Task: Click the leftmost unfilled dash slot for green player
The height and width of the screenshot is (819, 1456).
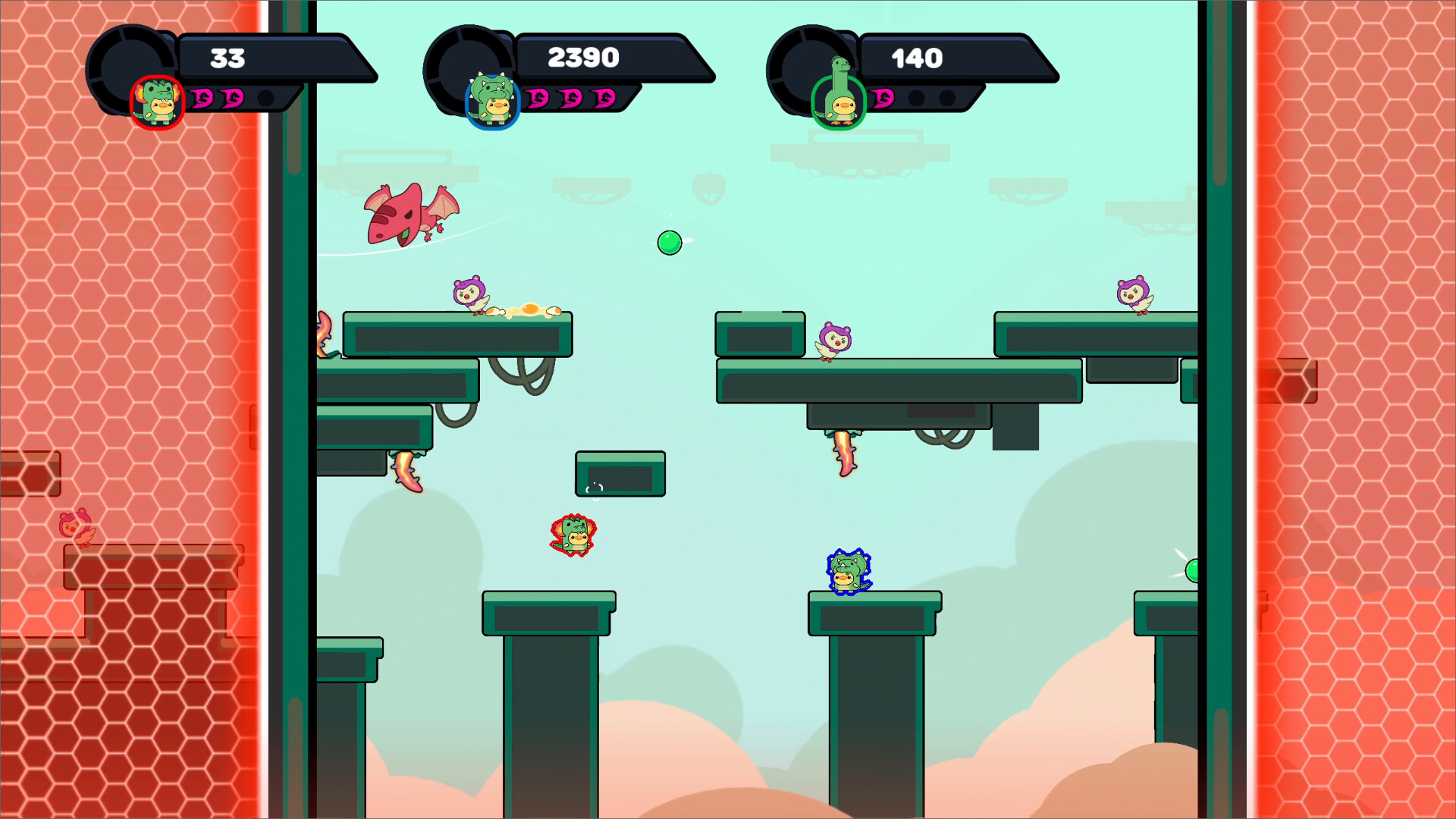Action: coord(915,98)
